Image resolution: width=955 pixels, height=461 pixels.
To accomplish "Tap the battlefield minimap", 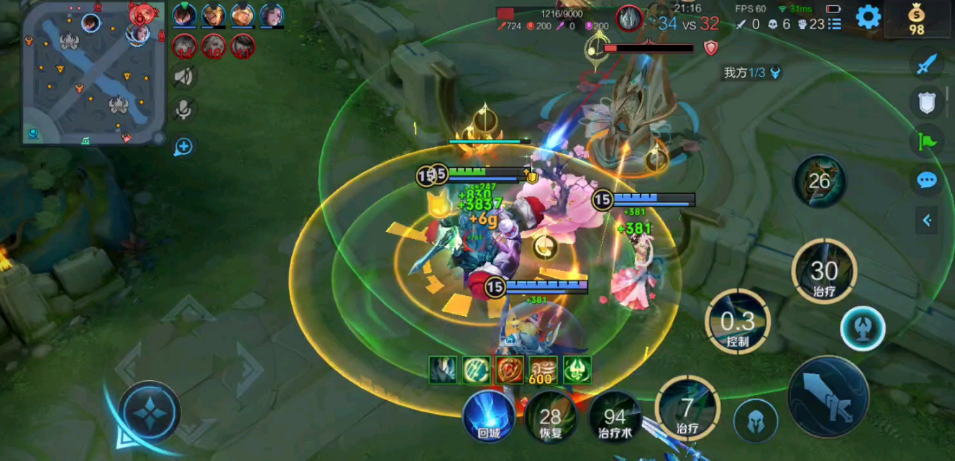I will 93,73.
